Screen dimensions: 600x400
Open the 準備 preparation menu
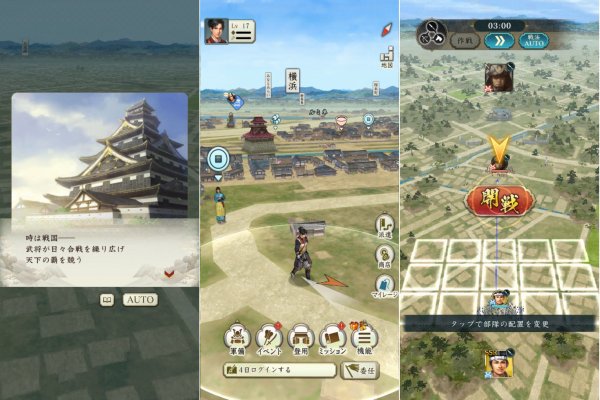[237, 340]
